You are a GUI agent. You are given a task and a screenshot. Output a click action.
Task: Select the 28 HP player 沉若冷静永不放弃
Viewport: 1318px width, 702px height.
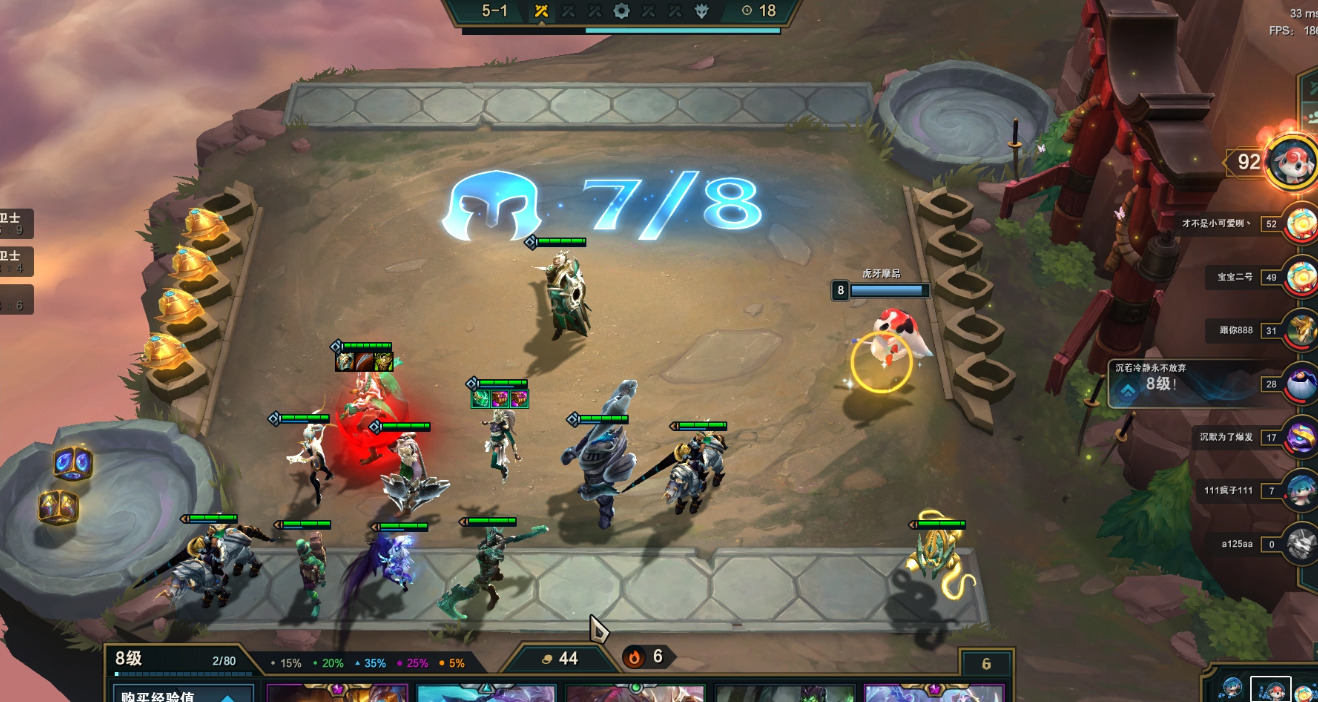pos(1301,384)
